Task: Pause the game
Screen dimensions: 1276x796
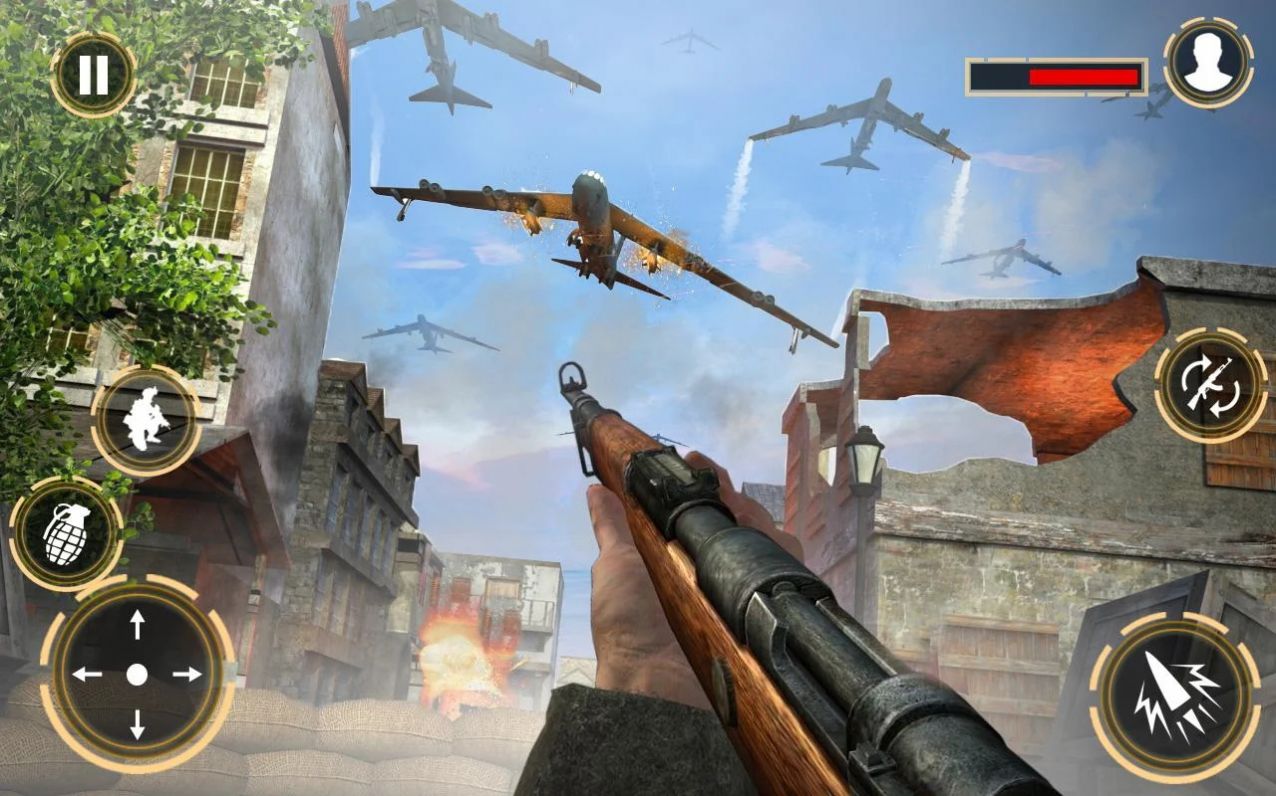Action: (x=93, y=75)
